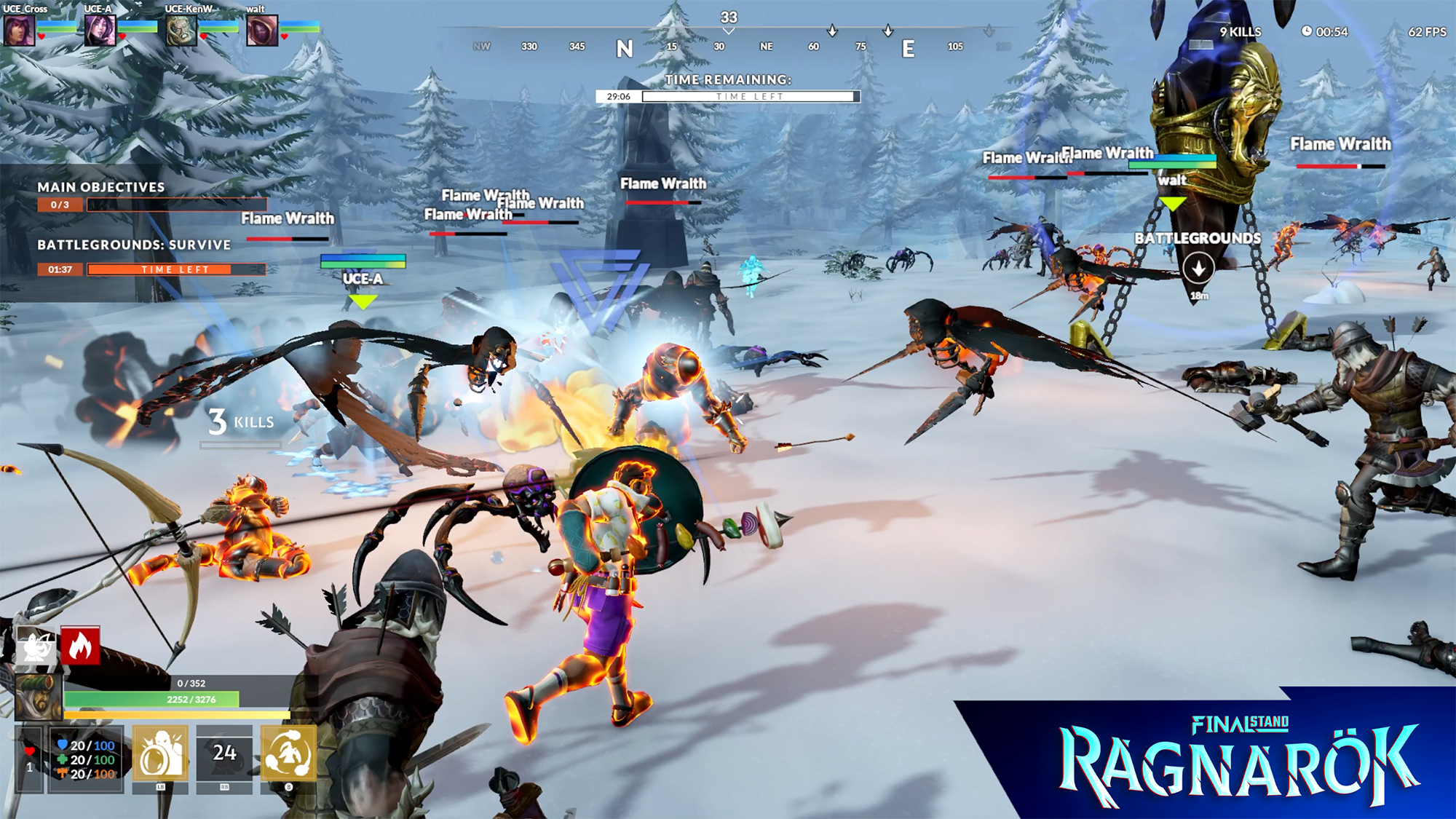This screenshot has height=819, width=1456.
Task: Select the MAIN OBJECTIVES panel header
Action: click(x=102, y=187)
